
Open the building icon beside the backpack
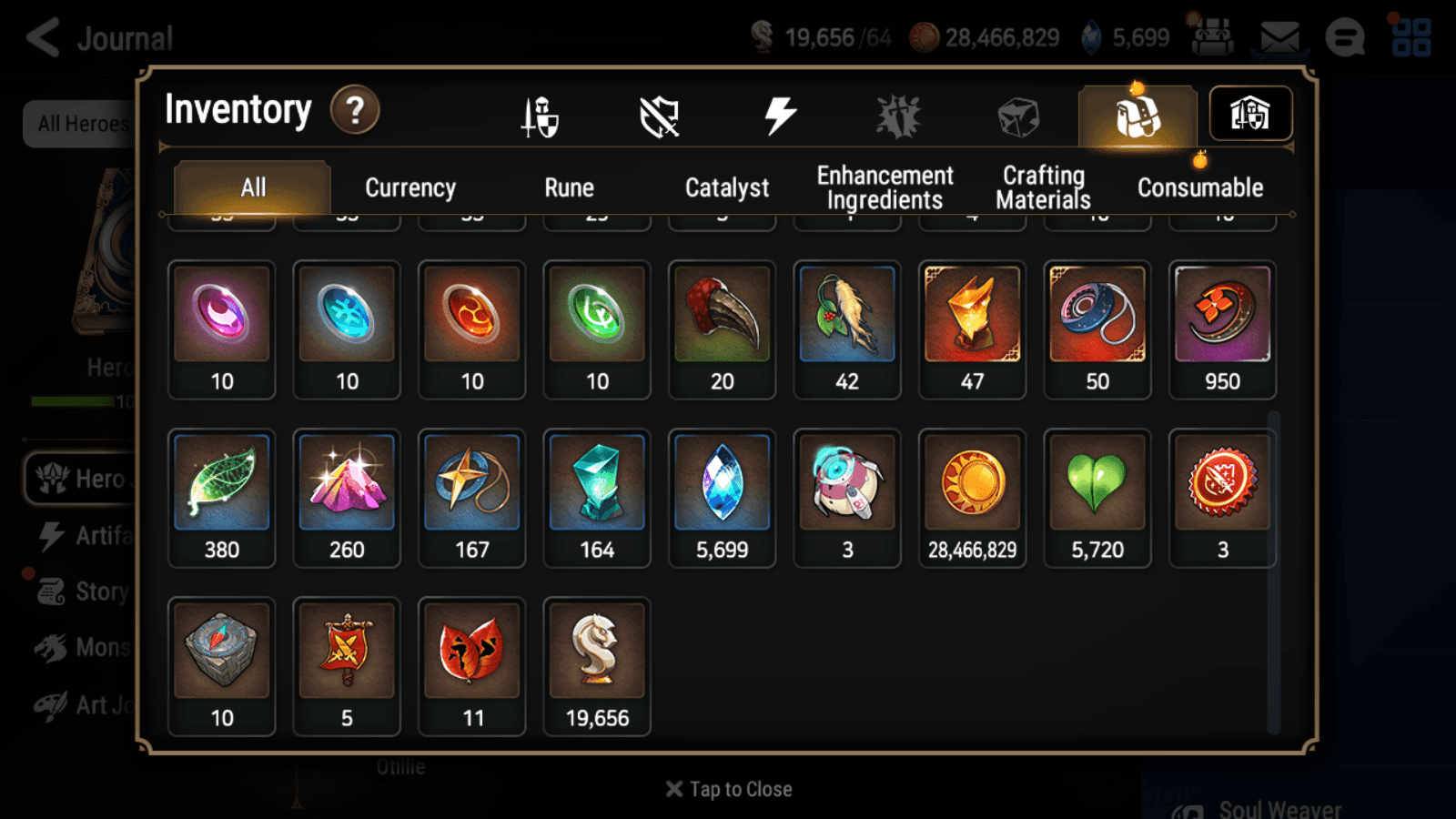1250,113
